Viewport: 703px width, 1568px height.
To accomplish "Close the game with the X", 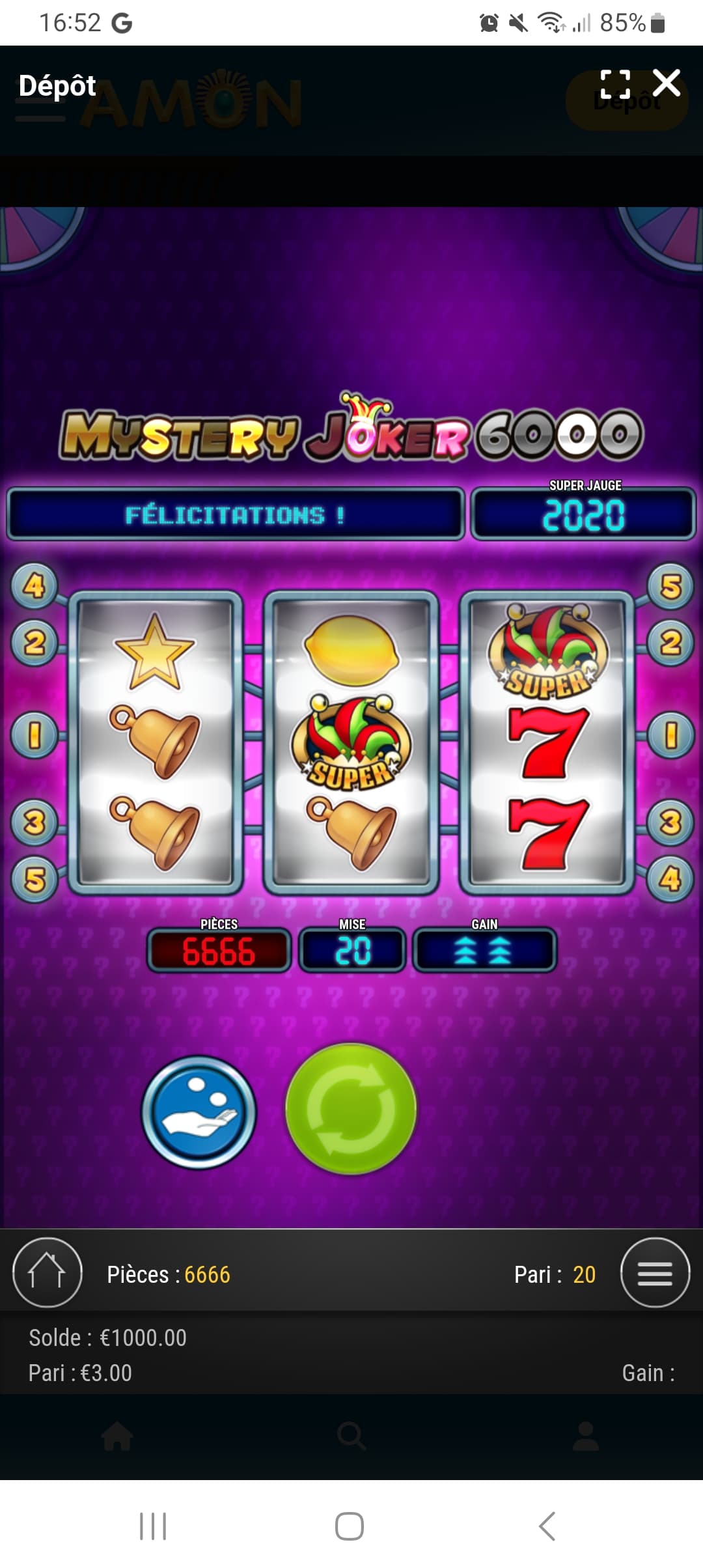I will (x=667, y=83).
